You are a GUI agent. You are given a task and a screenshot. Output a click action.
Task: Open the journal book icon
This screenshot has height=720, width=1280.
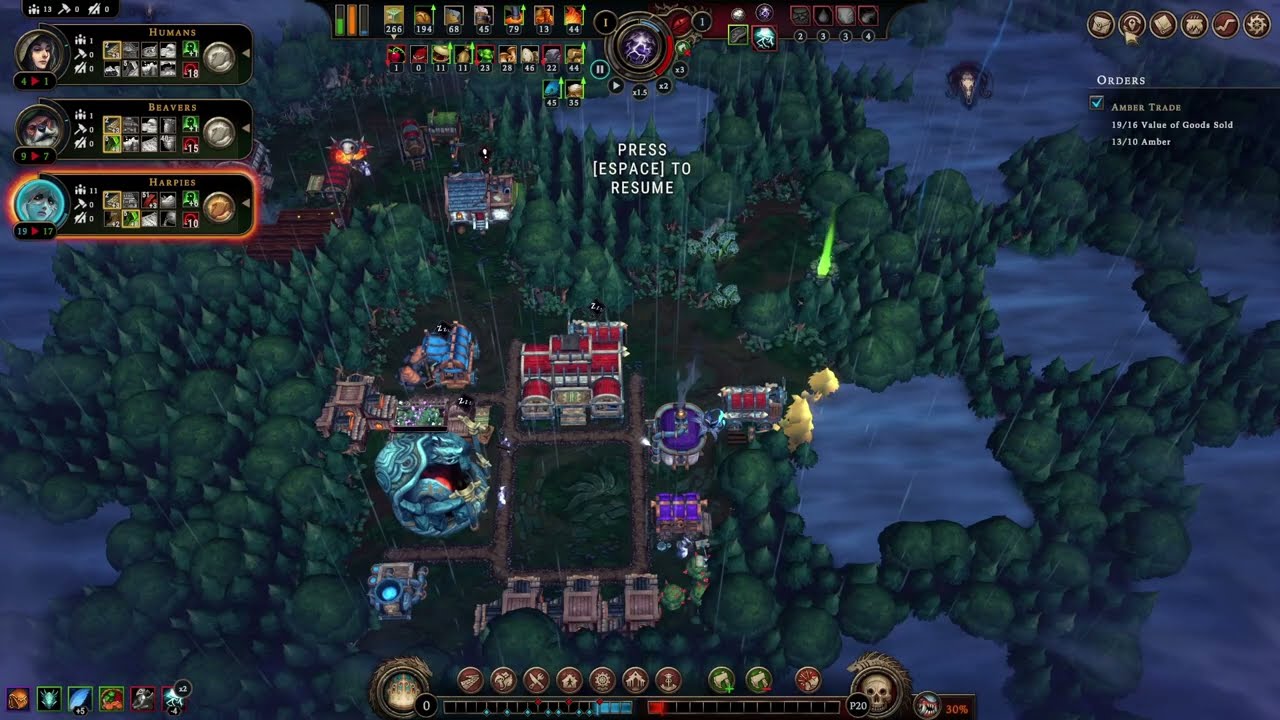[x=1163, y=24]
